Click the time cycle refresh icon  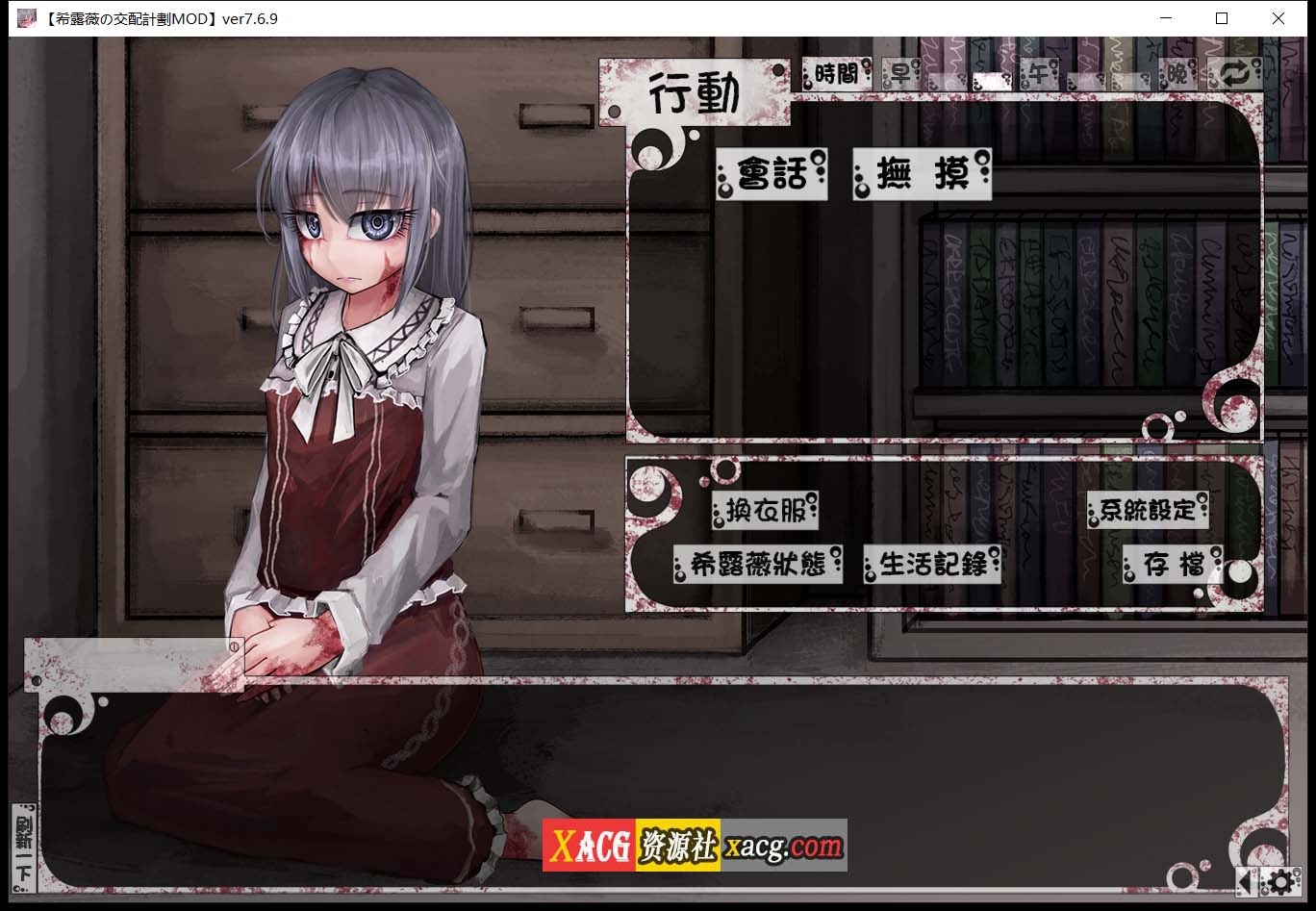click(x=1234, y=73)
